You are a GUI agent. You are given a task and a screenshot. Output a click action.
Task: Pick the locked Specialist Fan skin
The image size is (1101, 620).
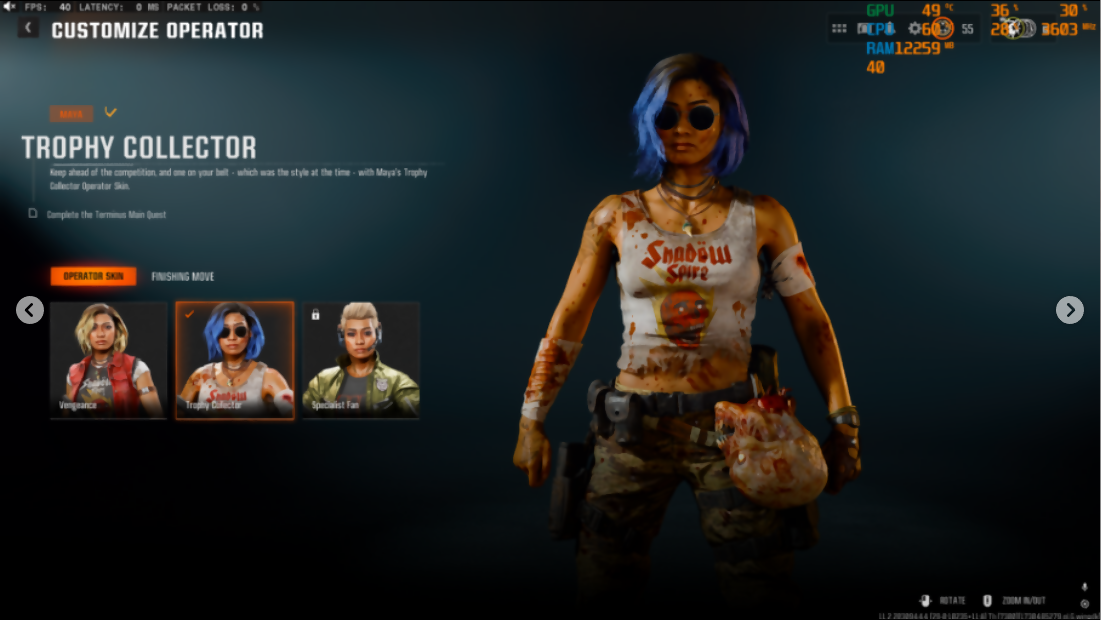[361, 360]
